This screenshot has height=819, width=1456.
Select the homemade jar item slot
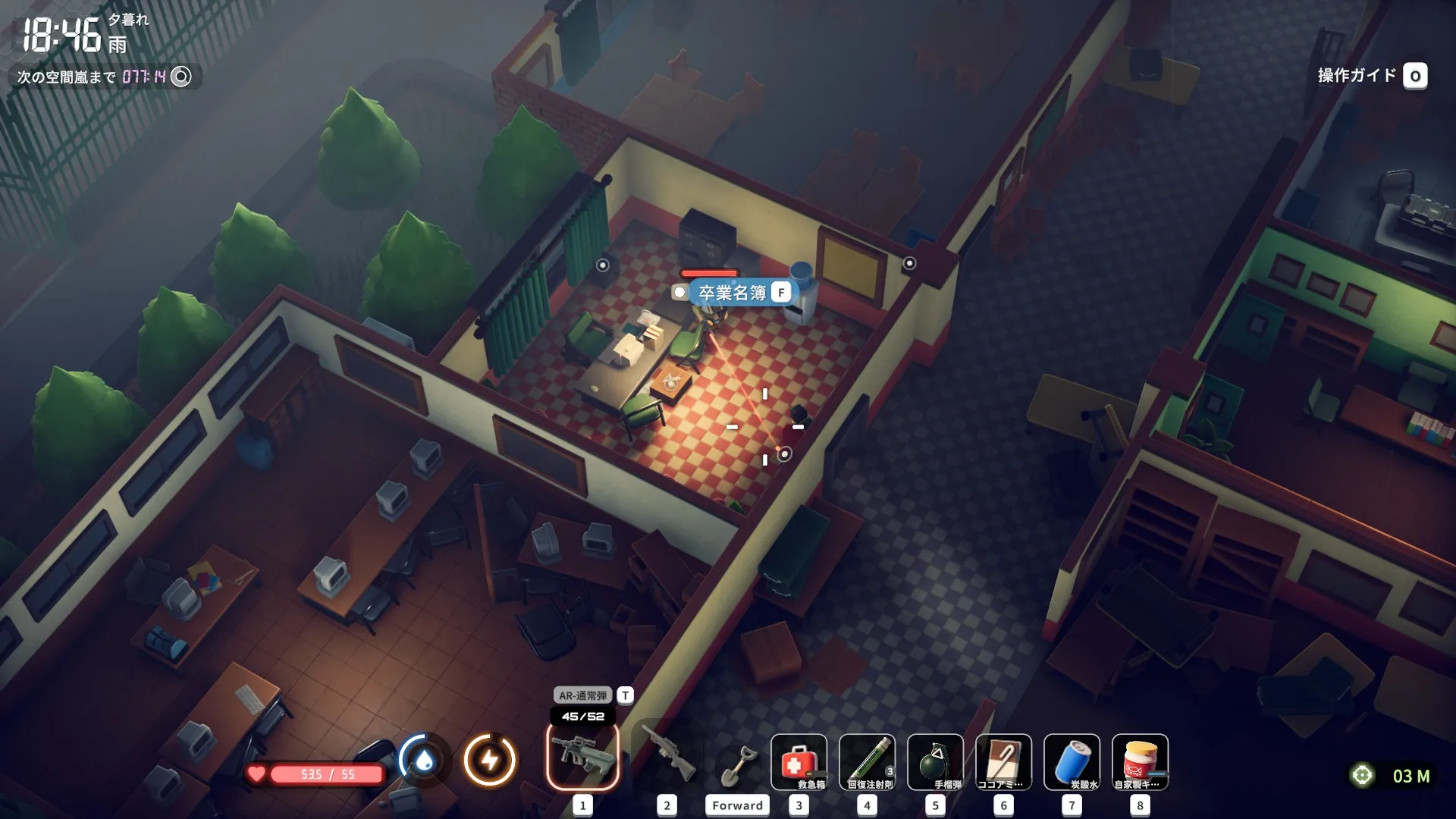[x=1140, y=761]
